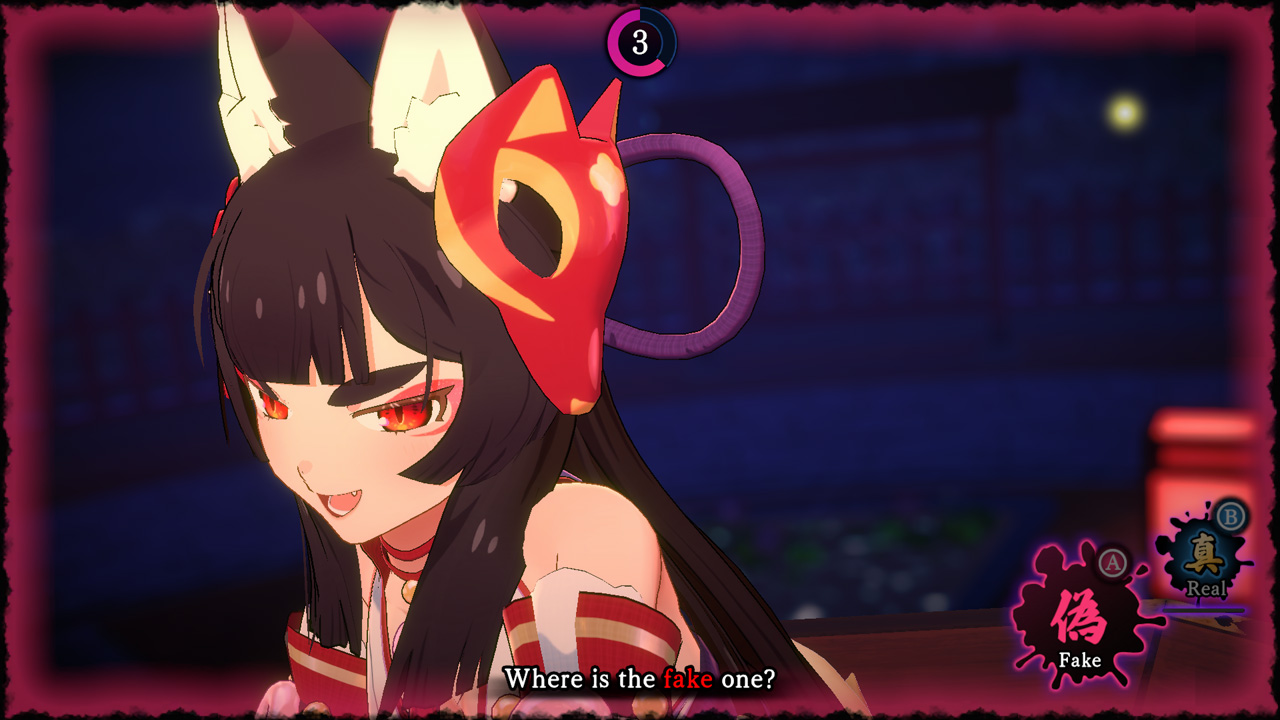Click the 真 kanji on the blue ink splat
The height and width of the screenshot is (720, 1280).
point(1203,553)
